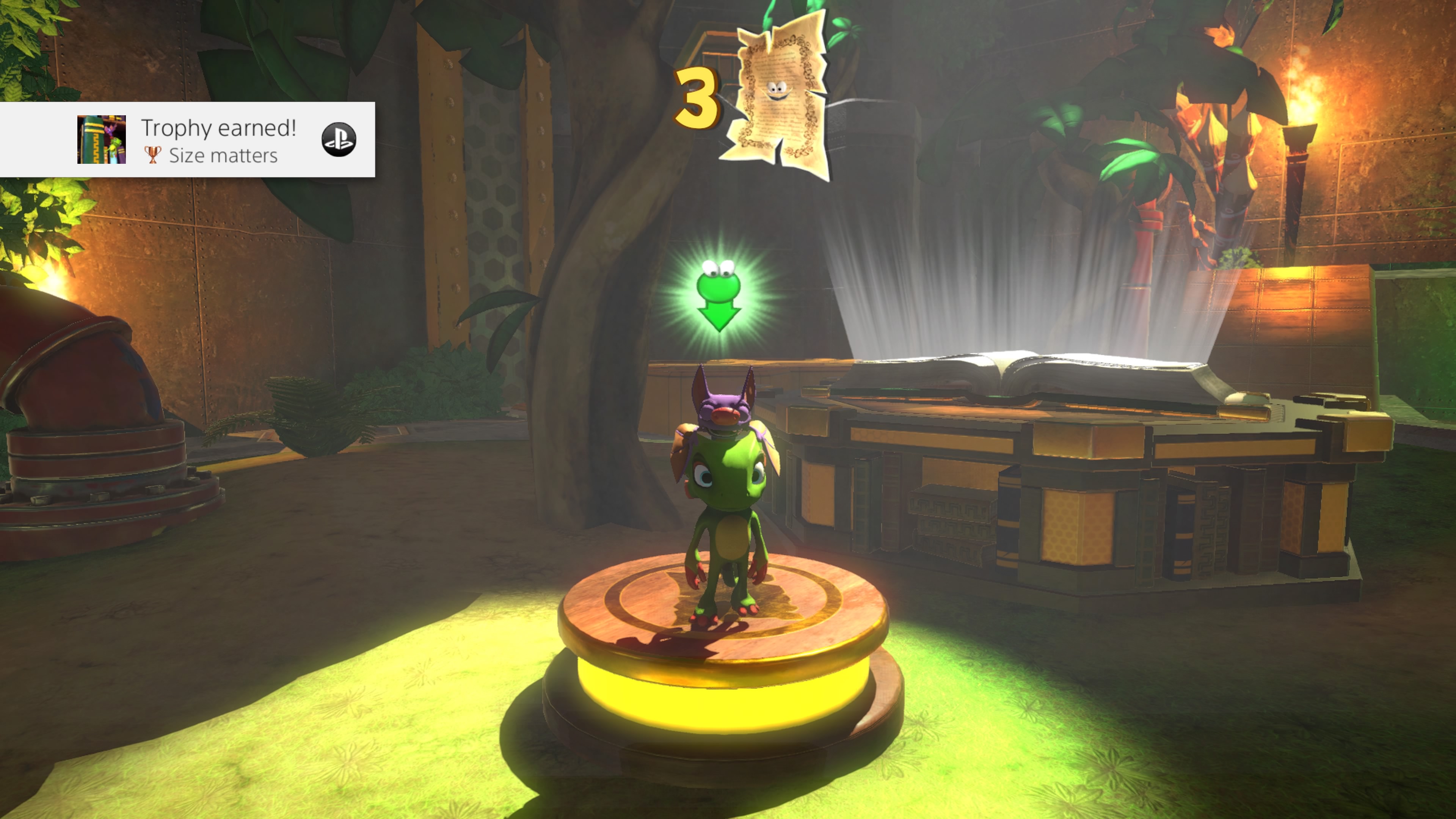Click the trophy notification's game thumbnail
Screen dimensions: 1456x819
102,140
